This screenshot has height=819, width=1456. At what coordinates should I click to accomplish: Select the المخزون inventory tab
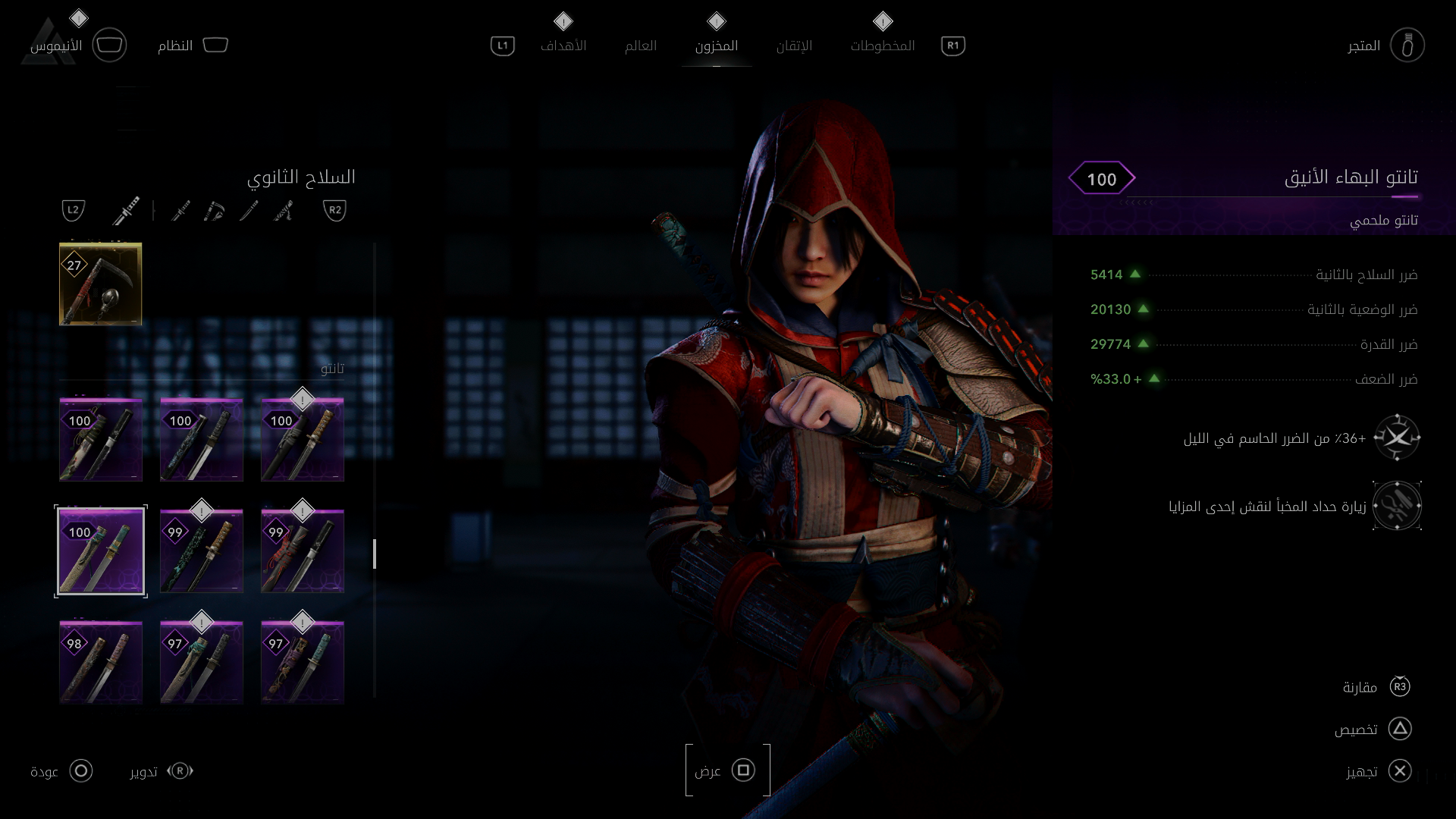pyautogui.click(x=716, y=45)
